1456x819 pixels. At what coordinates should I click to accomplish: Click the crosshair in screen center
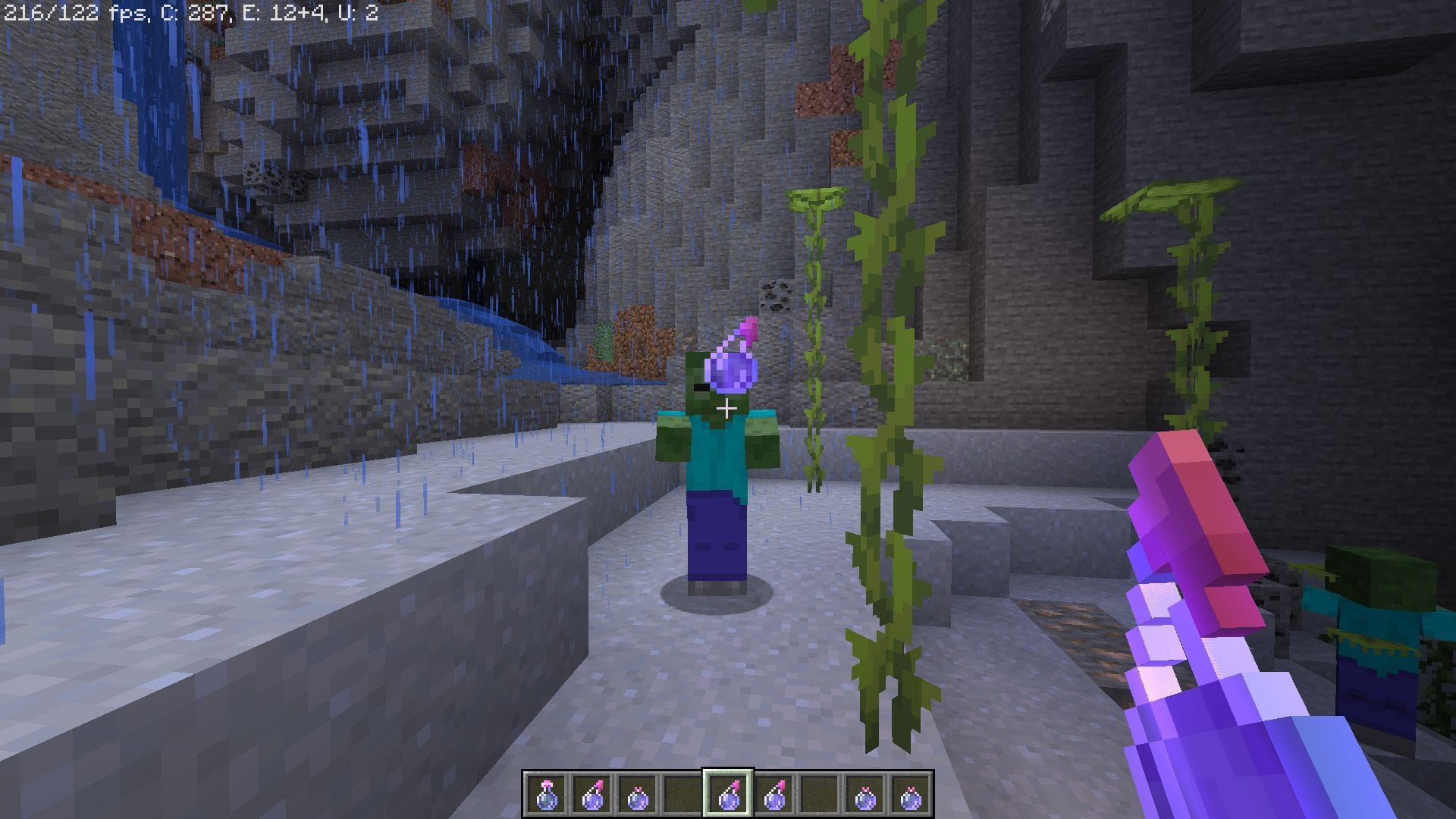(728, 409)
